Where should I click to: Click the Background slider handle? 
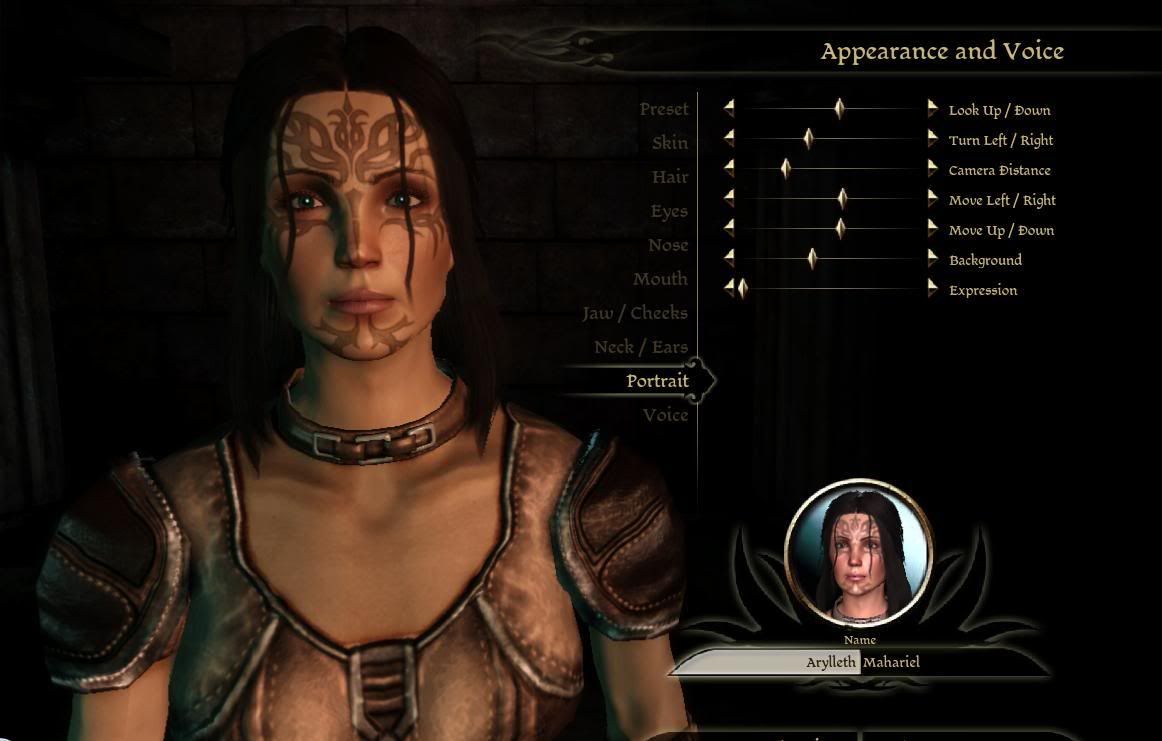click(x=812, y=259)
